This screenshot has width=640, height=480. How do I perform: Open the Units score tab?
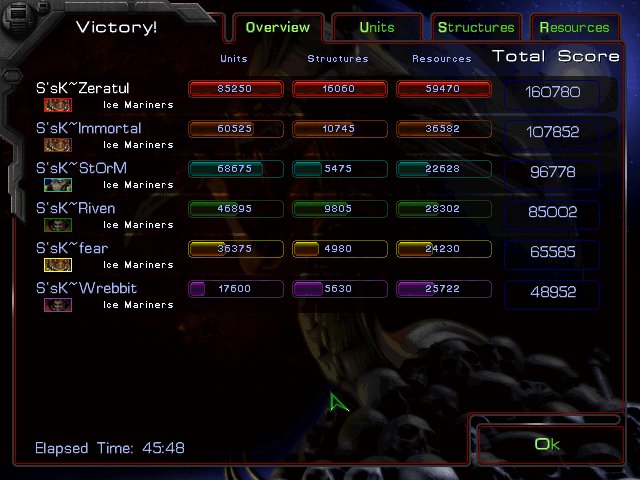point(376,27)
